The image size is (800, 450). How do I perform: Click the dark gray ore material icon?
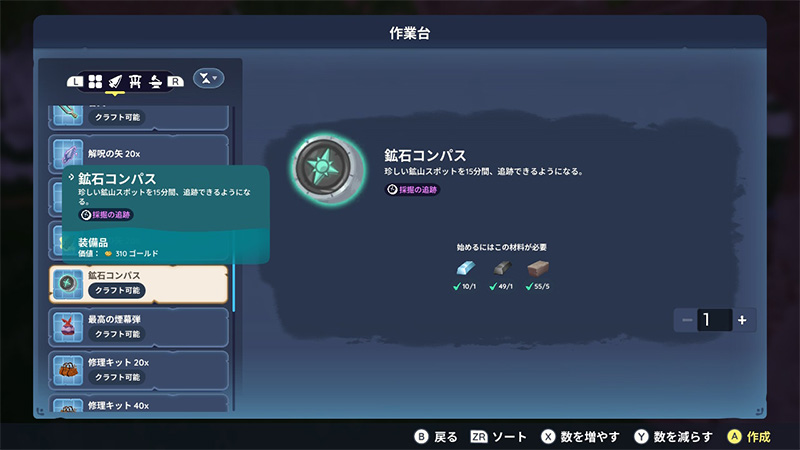pyautogui.click(x=503, y=268)
